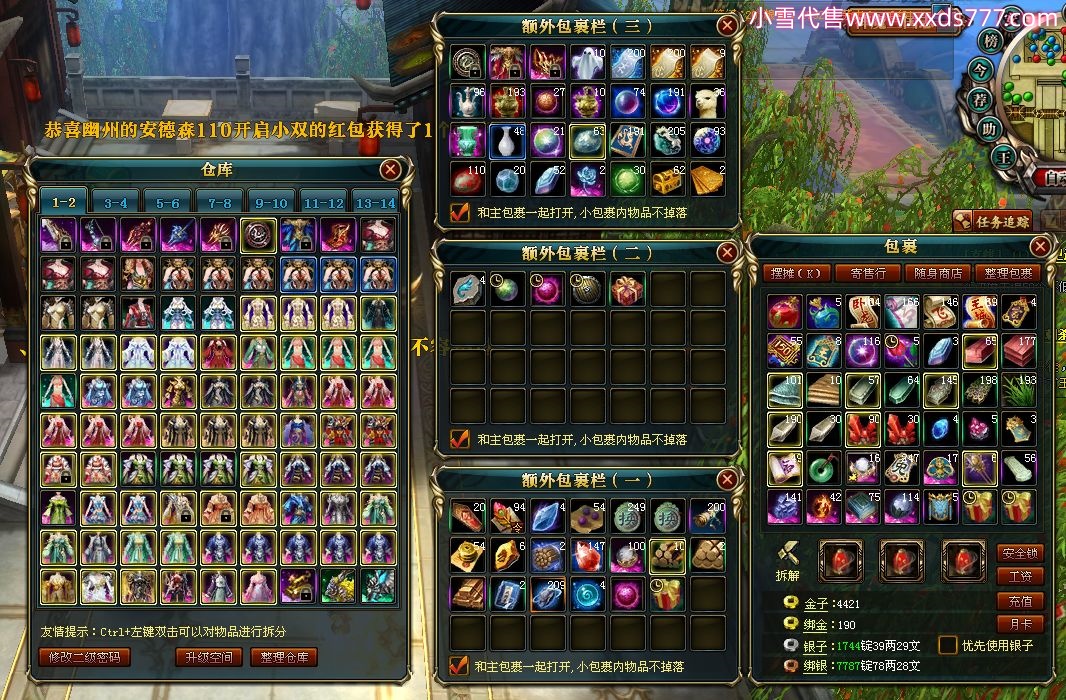This screenshot has height=700, width=1066.
Task: Click the 安全锁 safety lock button
Action: point(1020,553)
